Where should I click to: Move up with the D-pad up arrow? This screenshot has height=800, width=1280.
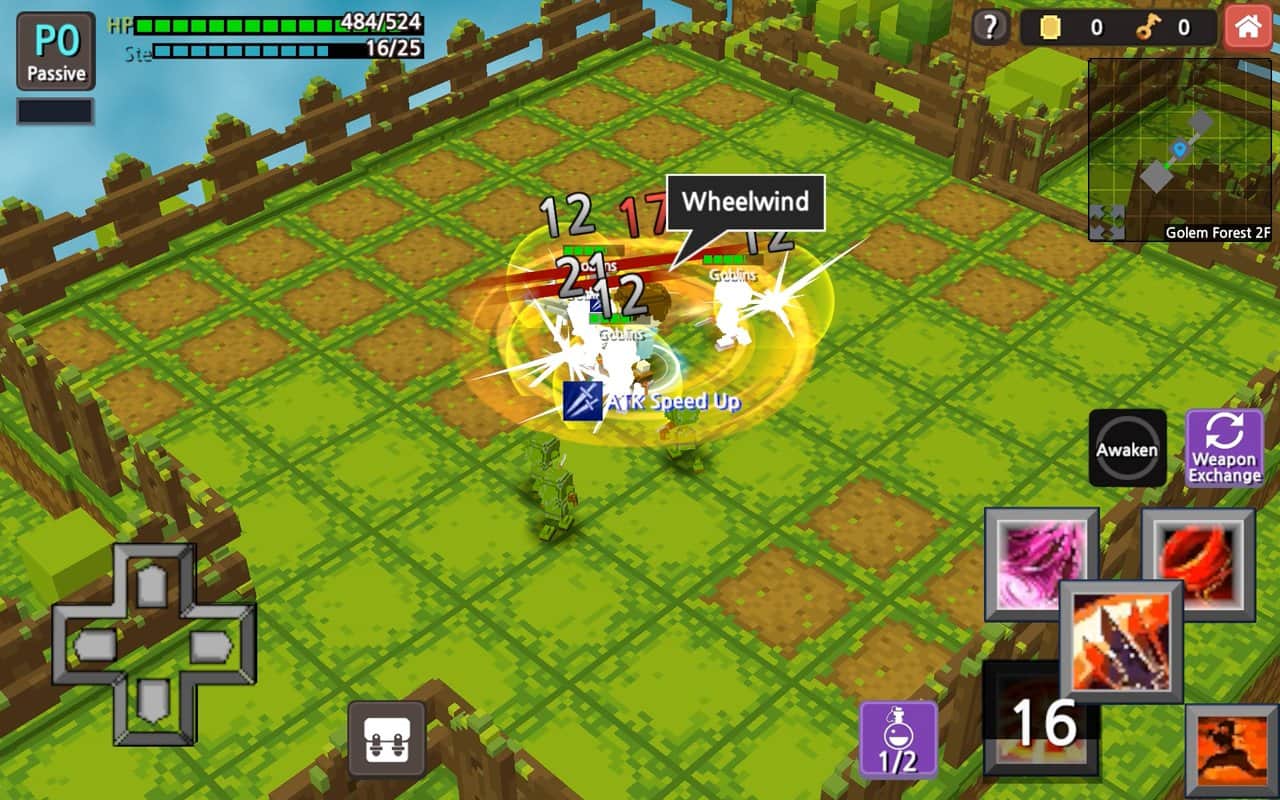click(151, 587)
